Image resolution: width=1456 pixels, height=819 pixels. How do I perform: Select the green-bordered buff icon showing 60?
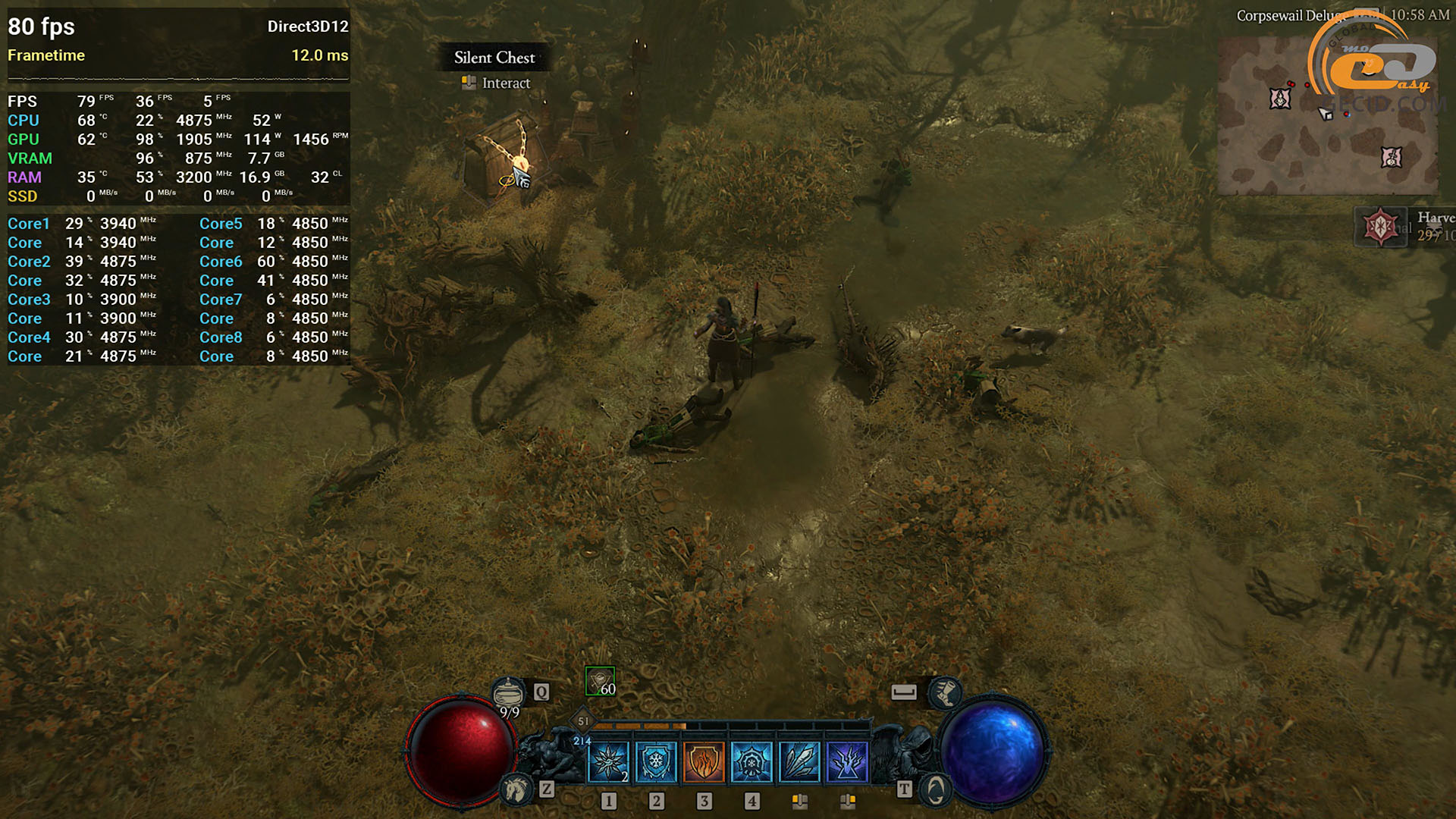tap(600, 681)
